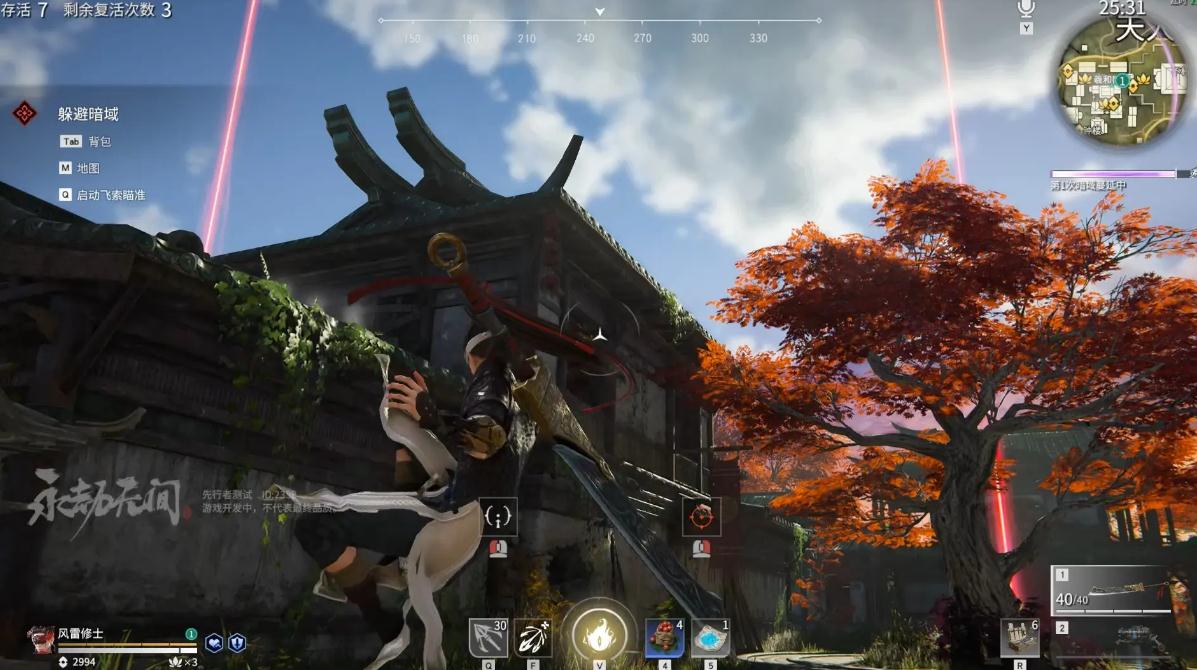Click the bracketed info skill icon

point(498,517)
